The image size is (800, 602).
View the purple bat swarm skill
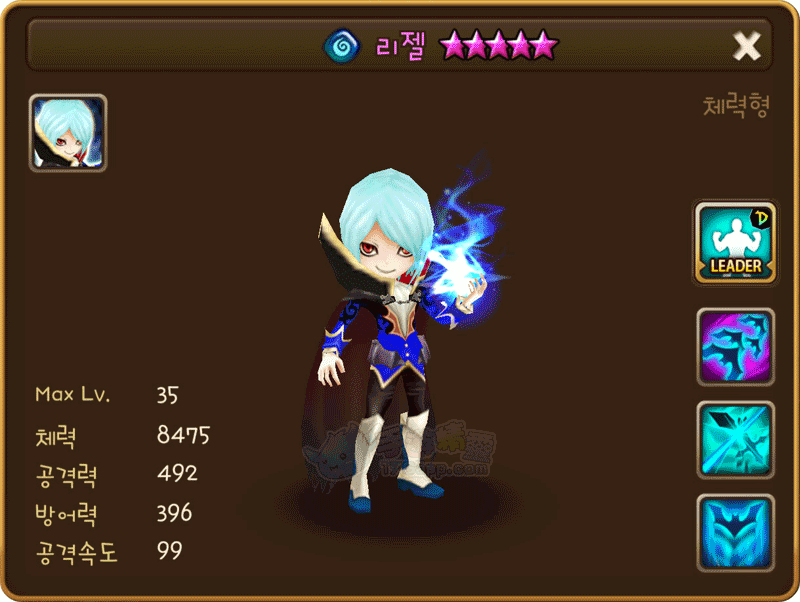tap(735, 347)
